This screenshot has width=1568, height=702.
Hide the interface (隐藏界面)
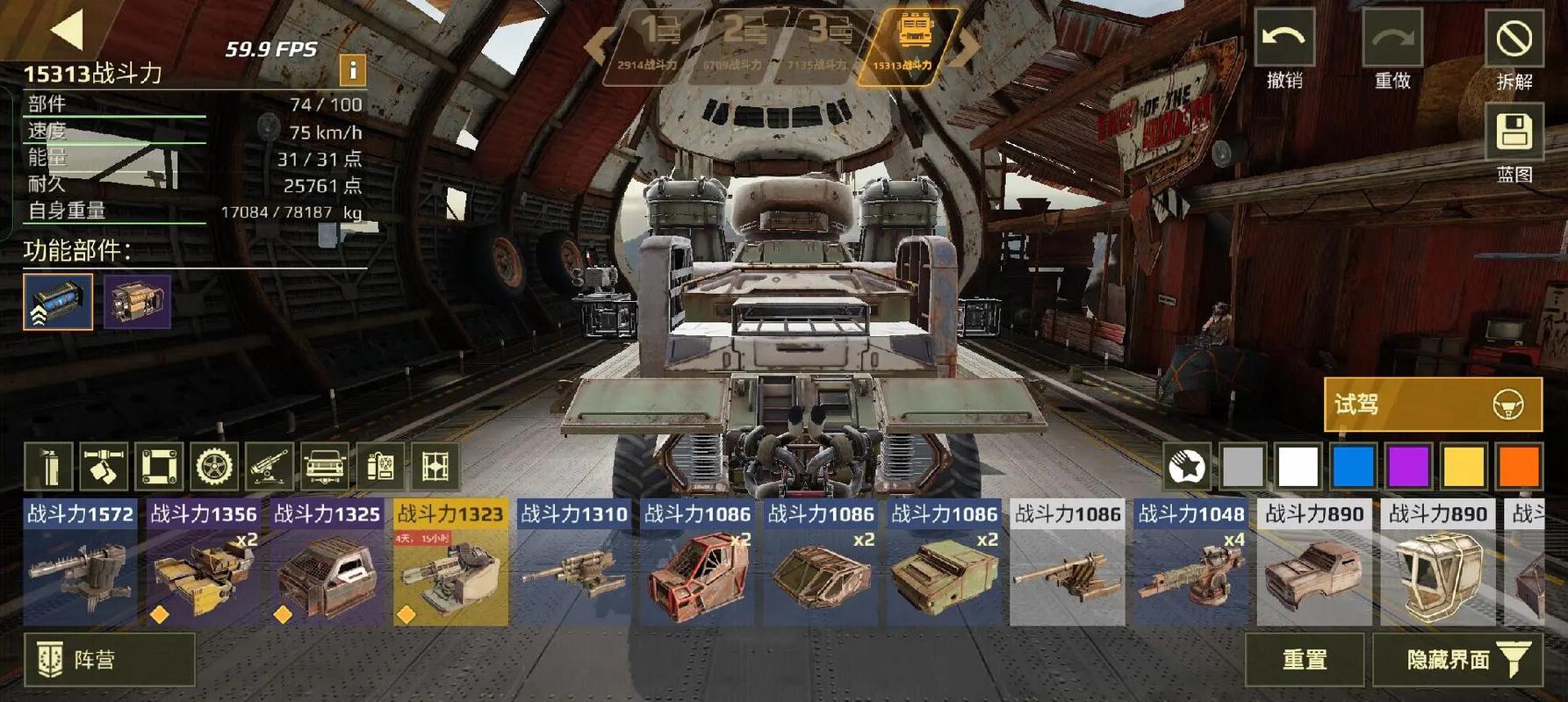click(1457, 659)
